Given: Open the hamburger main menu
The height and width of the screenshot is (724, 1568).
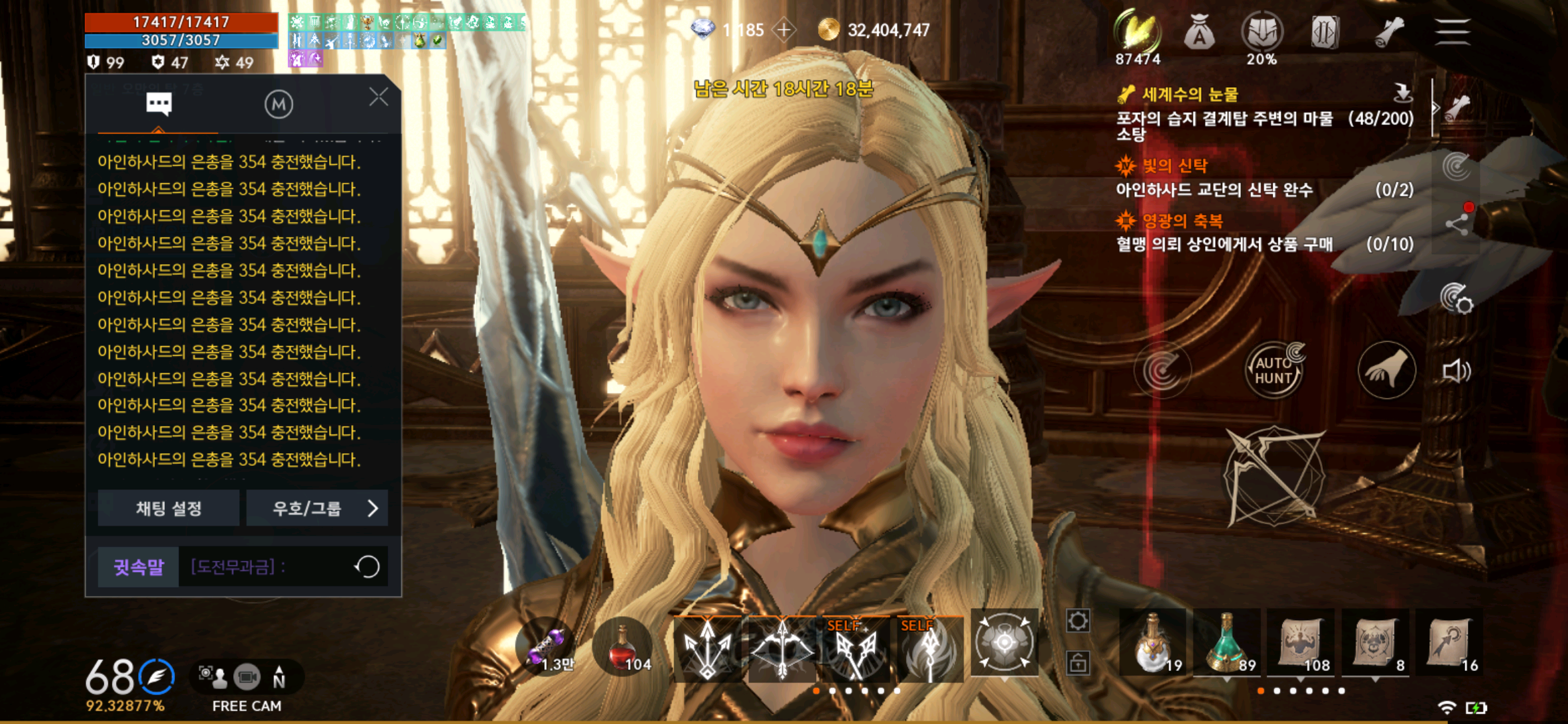Looking at the screenshot, I should click(x=1452, y=32).
